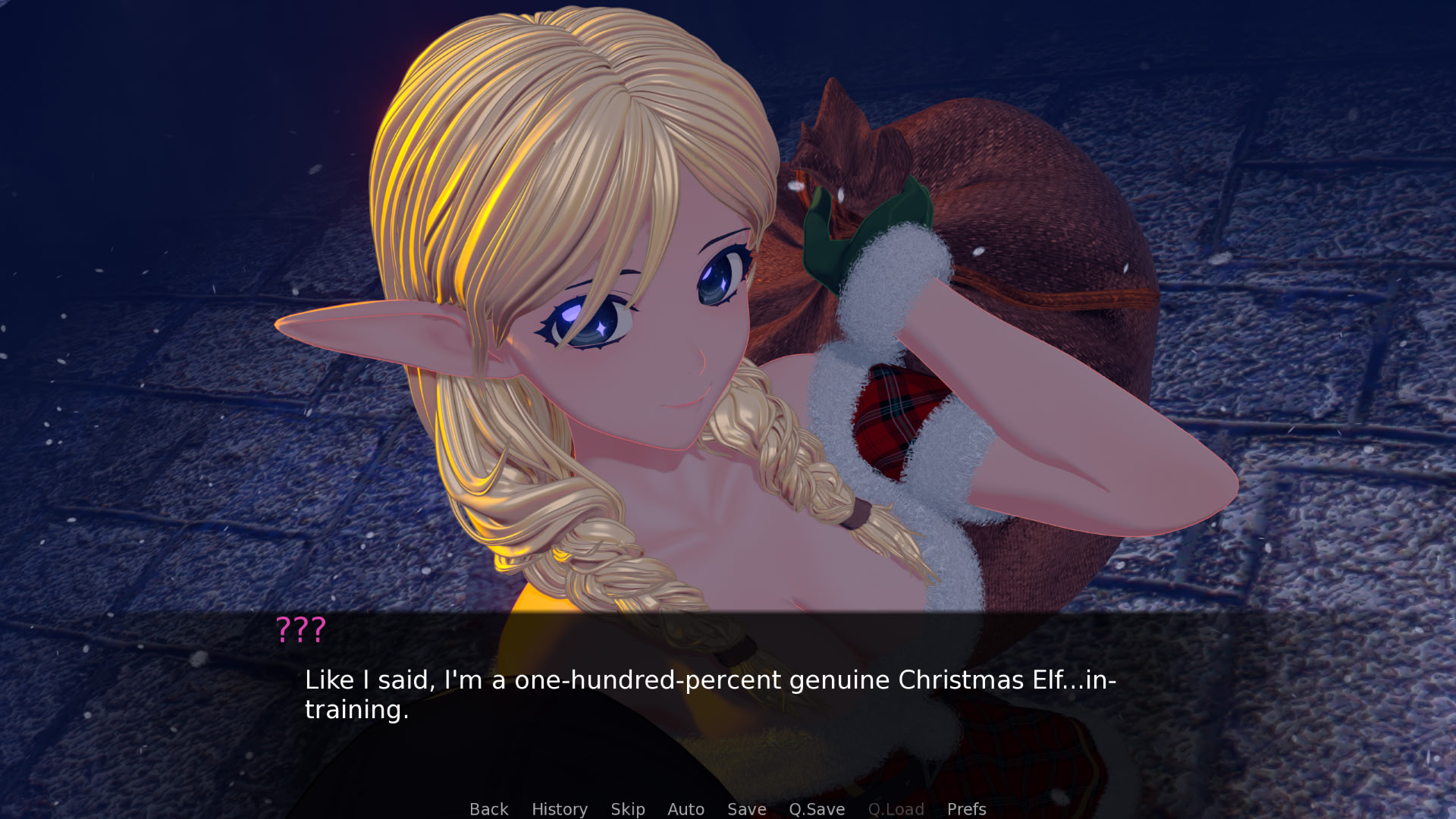The width and height of the screenshot is (1456, 819).
Task: Perform a Quick Save with Q.Save
Action: [x=816, y=808]
